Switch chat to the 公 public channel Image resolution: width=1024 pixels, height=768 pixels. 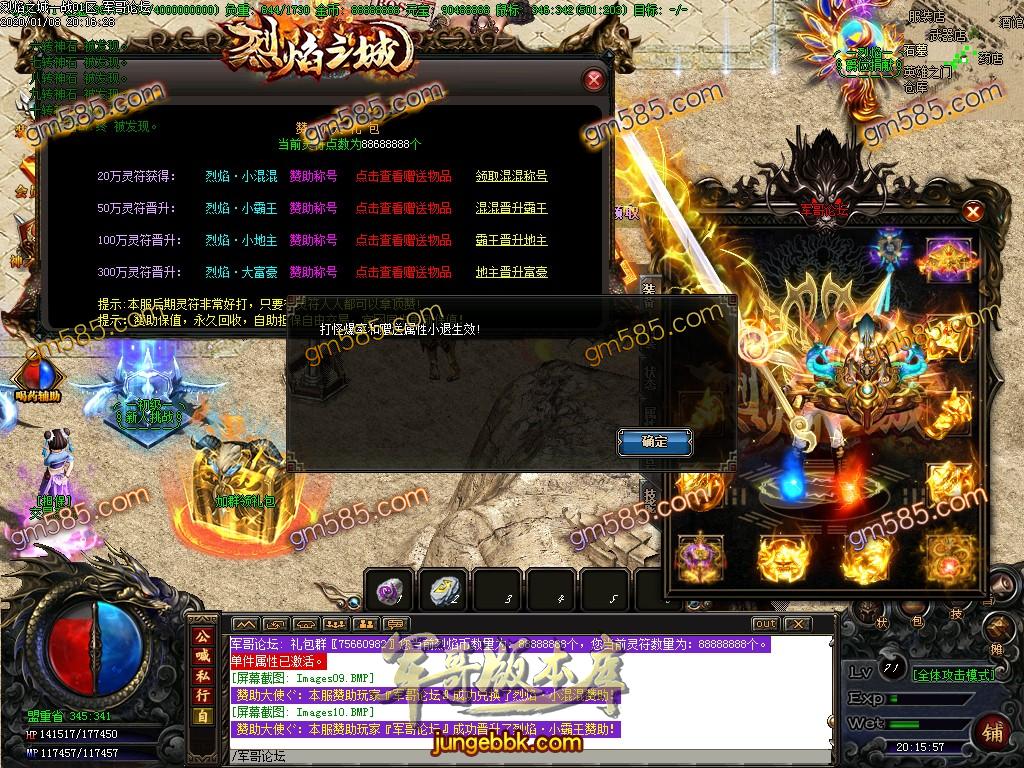point(203,636)
